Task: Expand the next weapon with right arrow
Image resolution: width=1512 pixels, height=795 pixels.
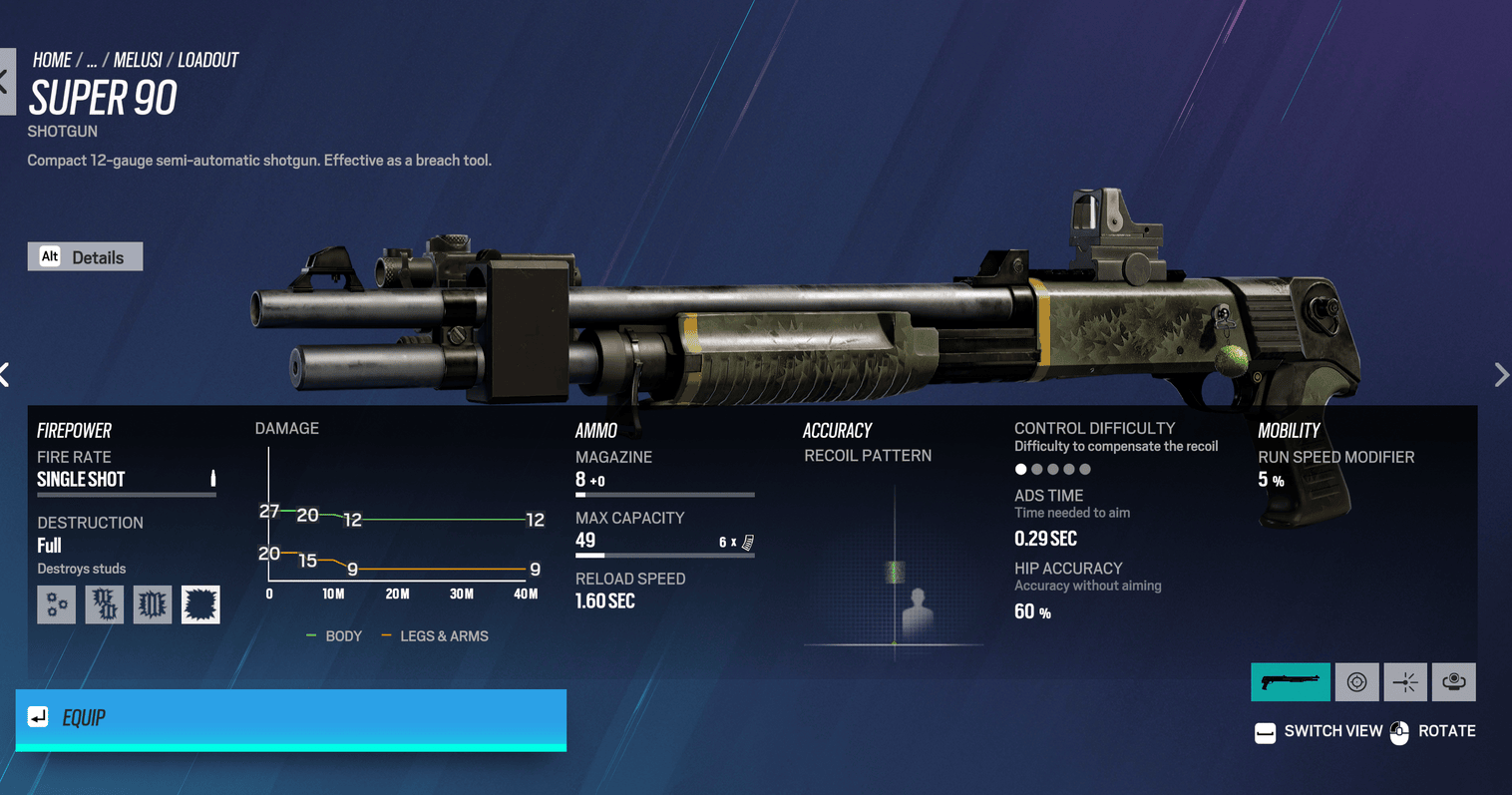Action: (1501, 374)
